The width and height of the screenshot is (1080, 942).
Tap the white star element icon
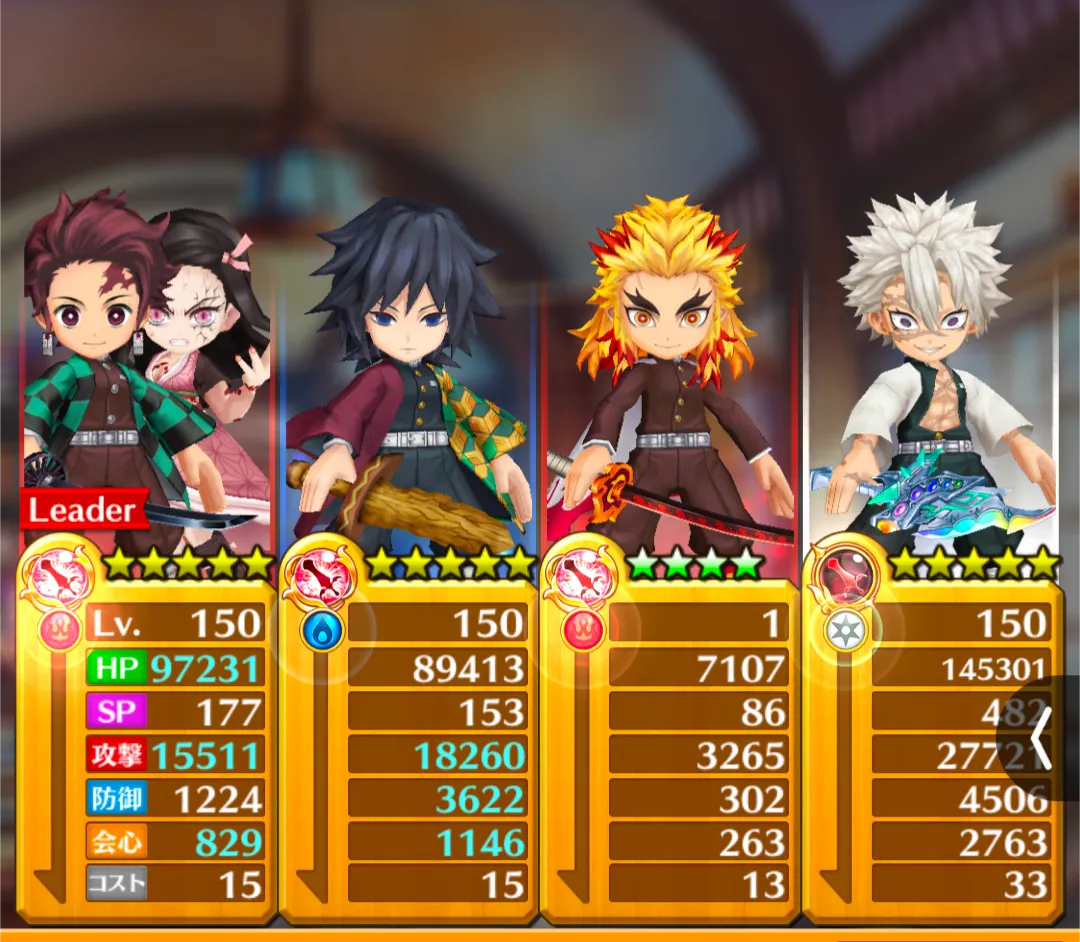point(846,630)
